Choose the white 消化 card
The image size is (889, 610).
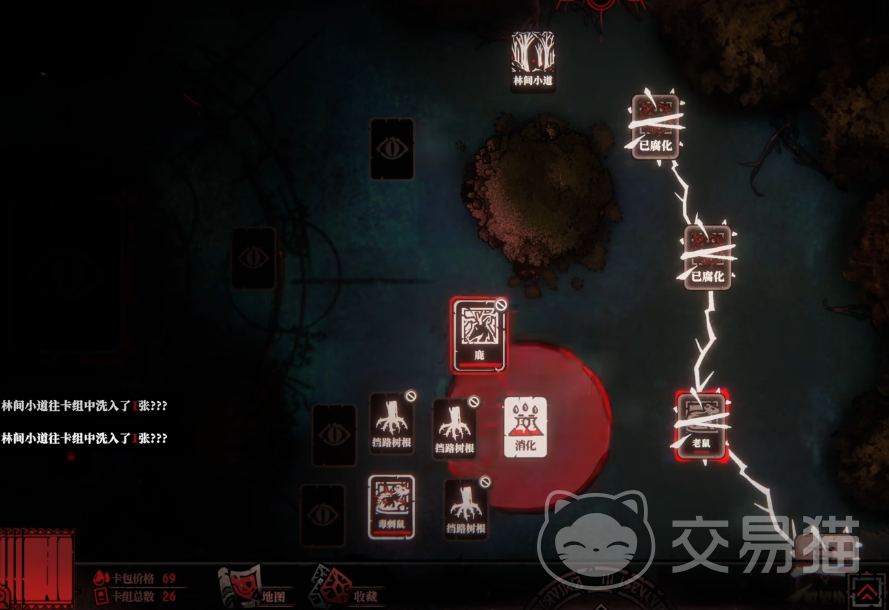tap(525, 426)
